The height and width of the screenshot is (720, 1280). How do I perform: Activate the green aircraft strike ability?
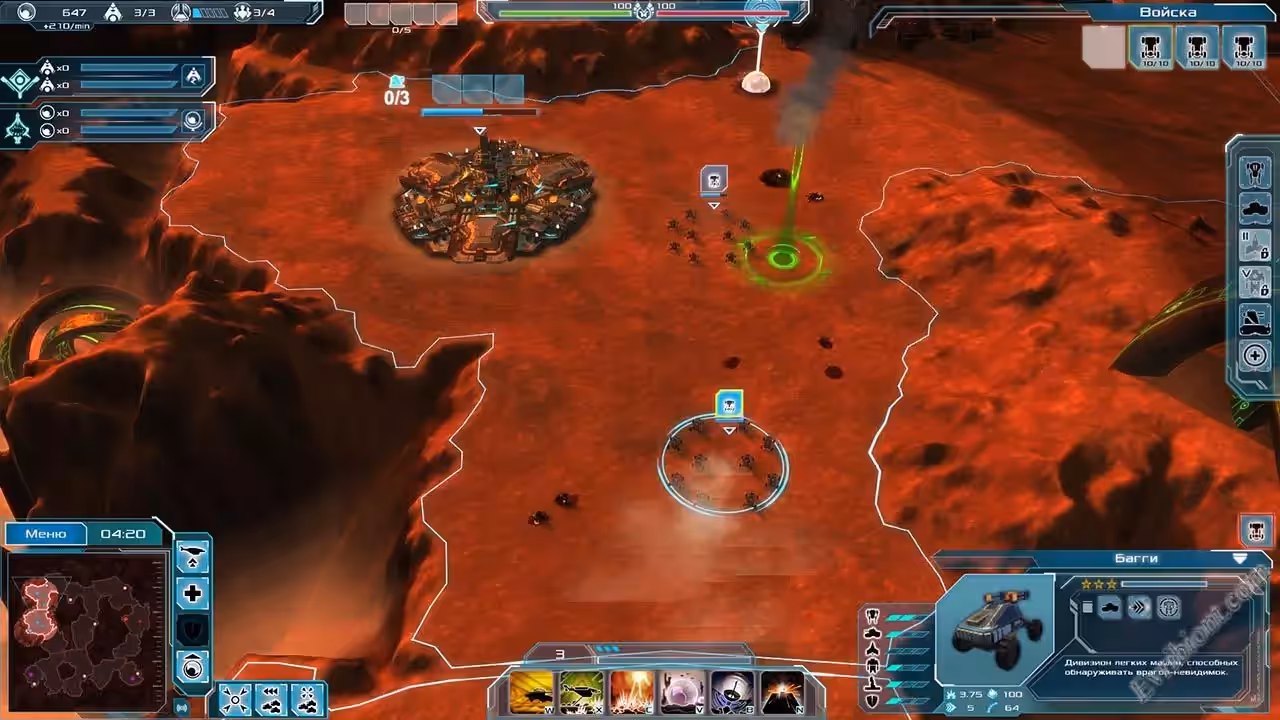coord(581,692)
